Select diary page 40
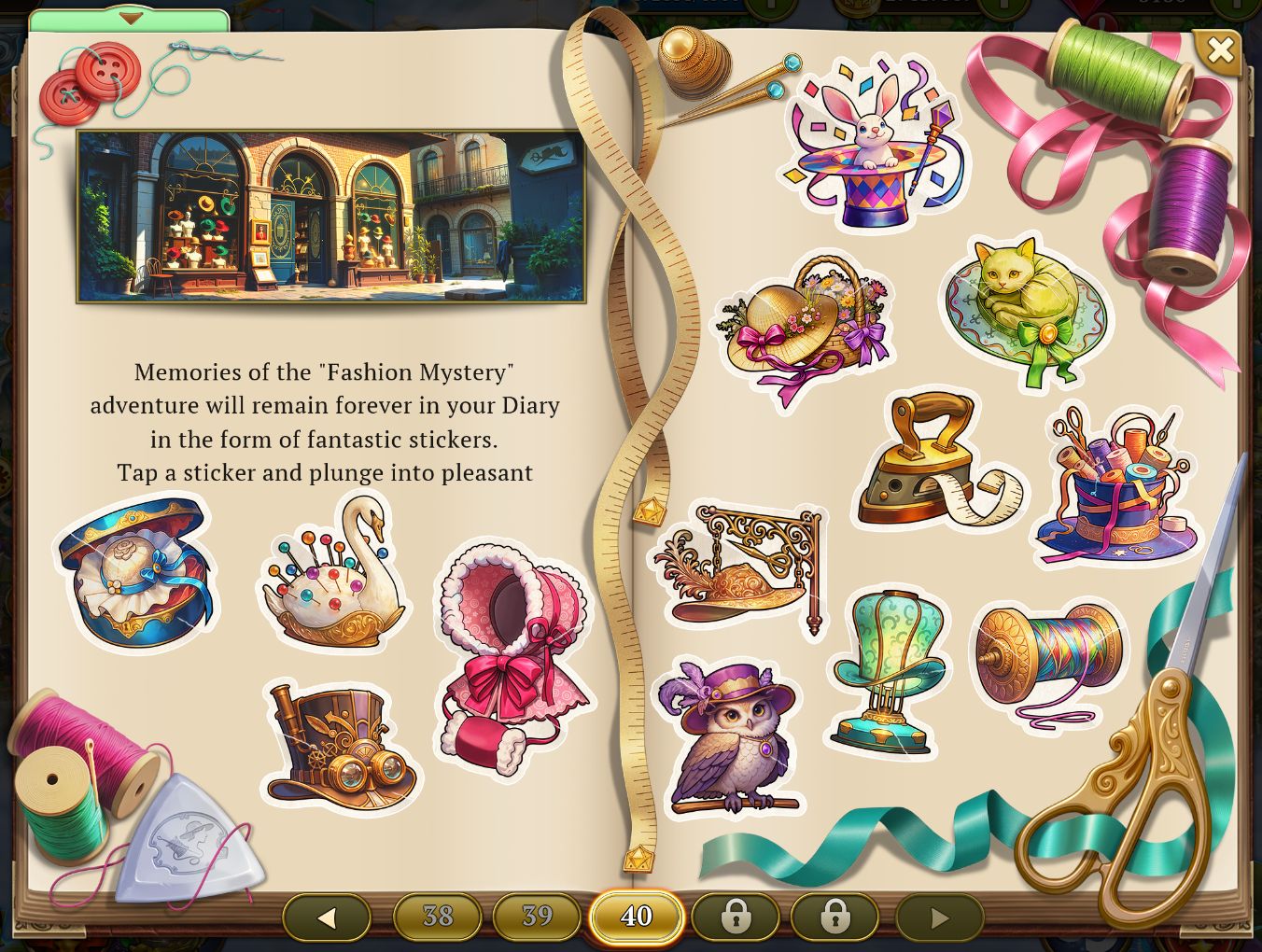 click(636, 917)
